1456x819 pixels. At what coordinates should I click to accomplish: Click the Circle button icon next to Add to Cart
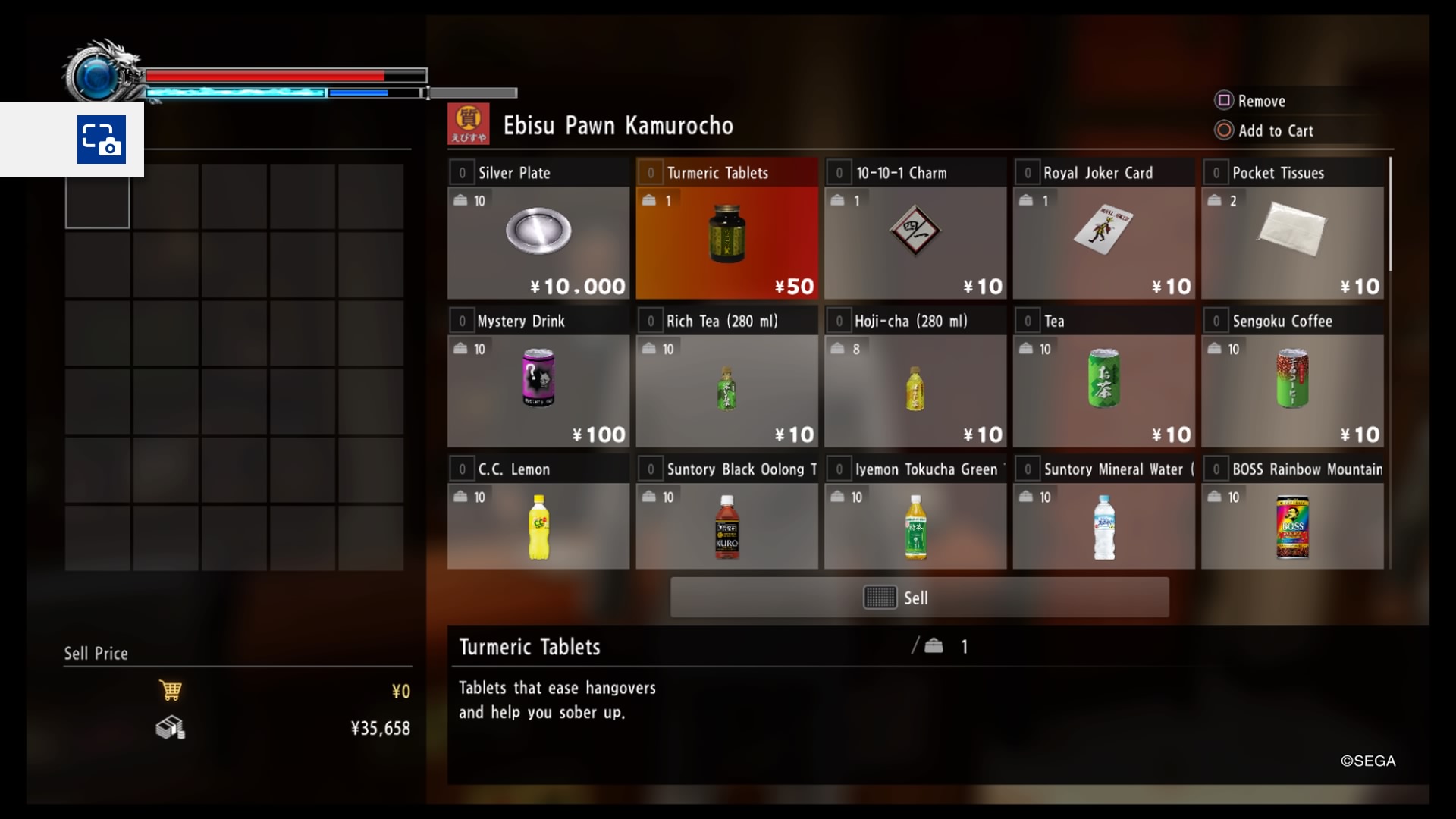pyautogui.click(x=1223, y=130)
